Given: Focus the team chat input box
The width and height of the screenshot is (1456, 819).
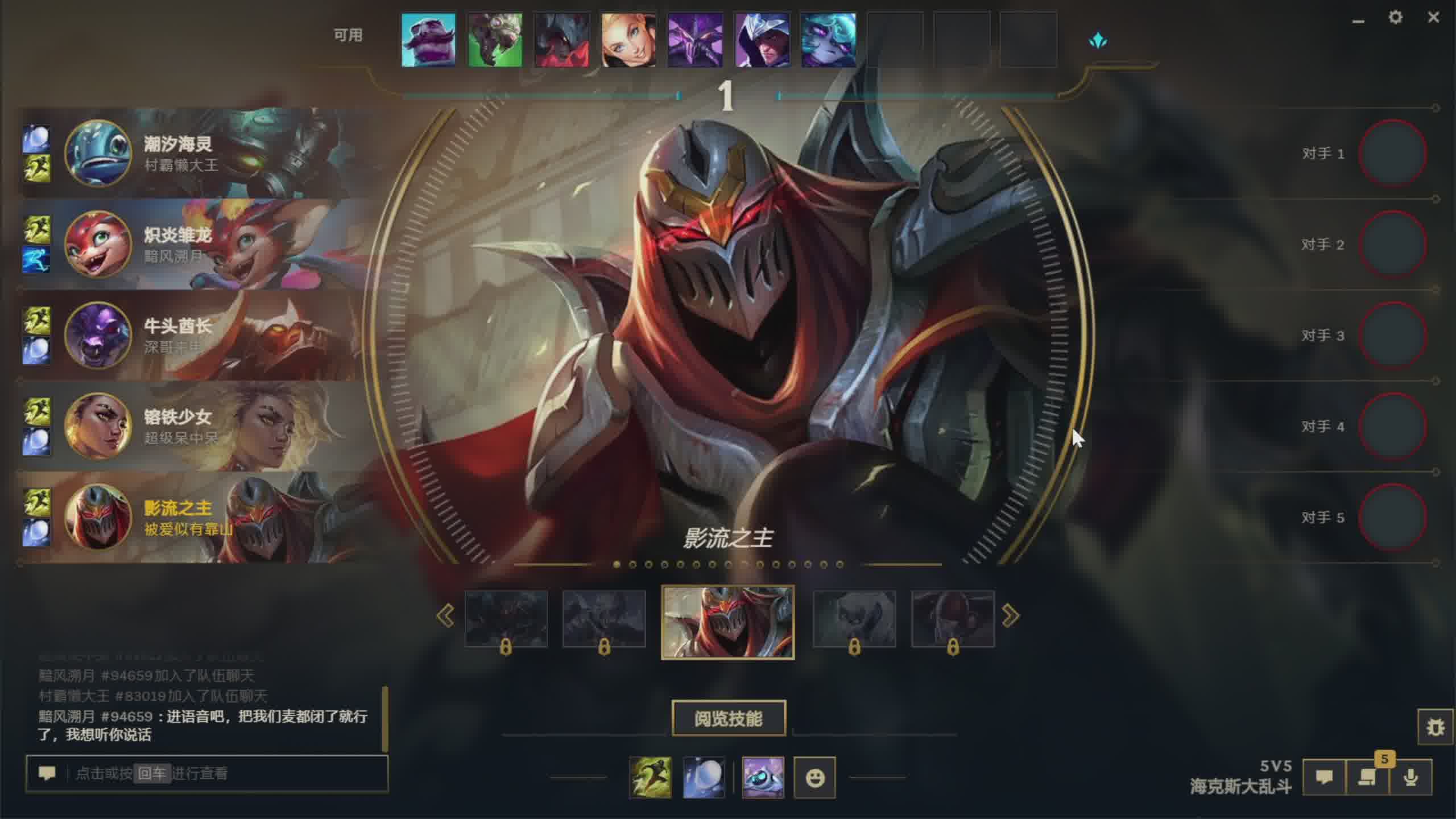Looking at the screenshot, I should tap(227, 773).
